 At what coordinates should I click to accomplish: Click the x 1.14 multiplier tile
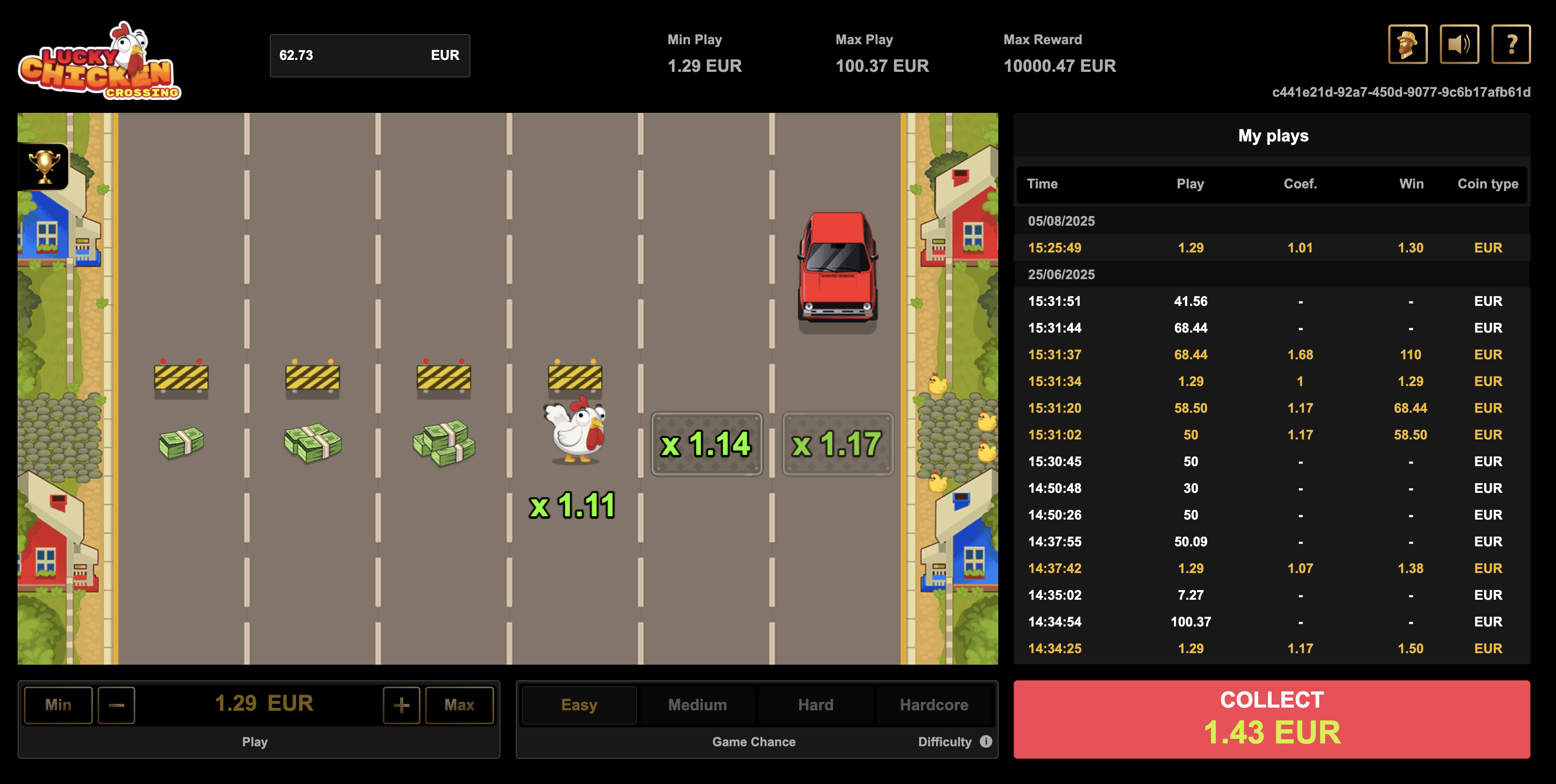[707, 444]
